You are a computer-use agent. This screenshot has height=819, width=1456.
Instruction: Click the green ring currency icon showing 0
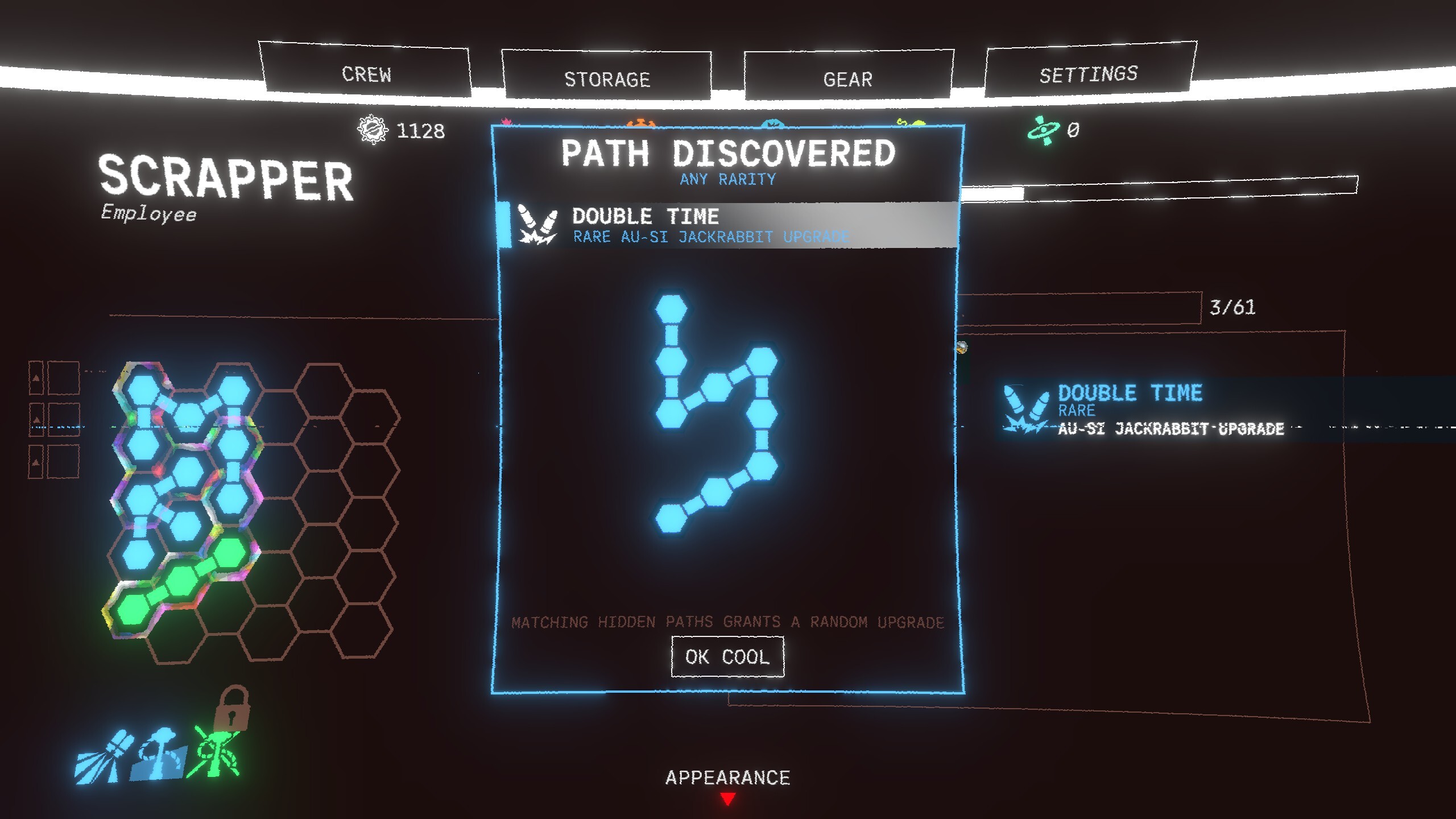pyautogui.click(x=1044, y=131)
